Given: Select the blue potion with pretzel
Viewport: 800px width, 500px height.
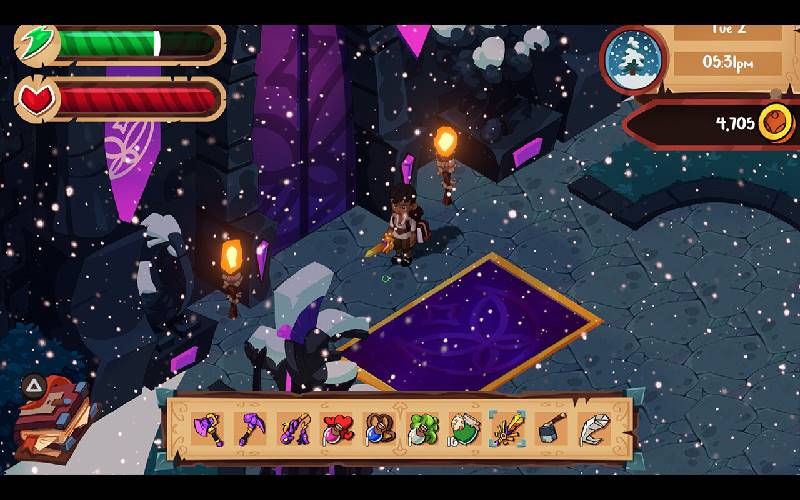Looking at the screenshot, I should click(x=379, y=430).
